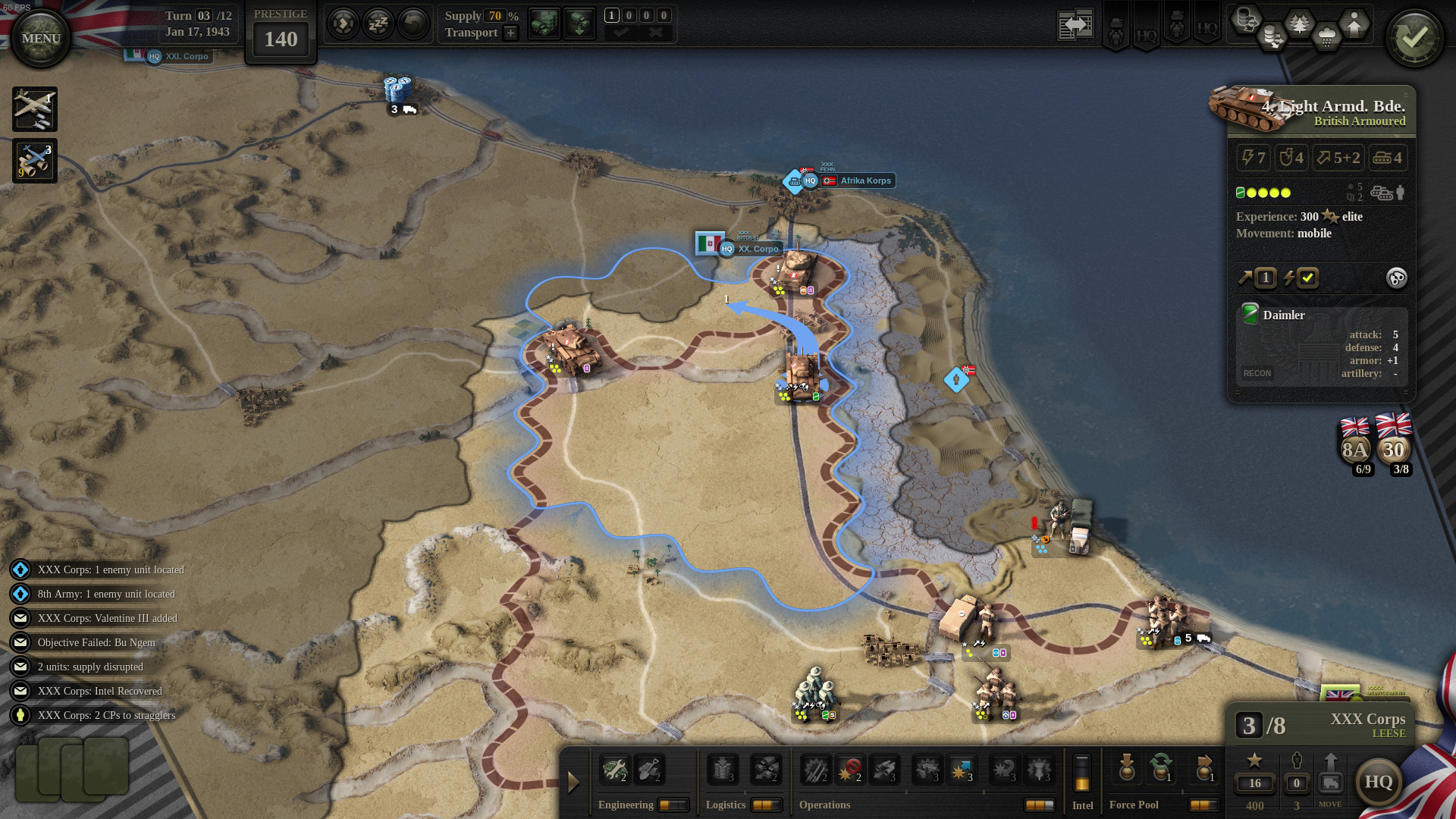Toggle the weather overlay hexagon
1456x819 pixels.
tap(1326, 36)
